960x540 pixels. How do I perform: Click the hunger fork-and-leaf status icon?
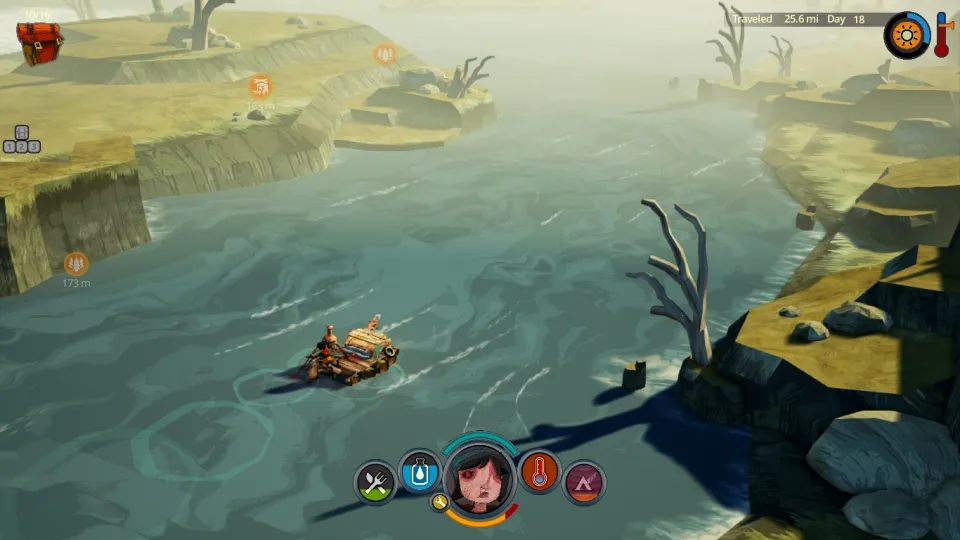375,484
